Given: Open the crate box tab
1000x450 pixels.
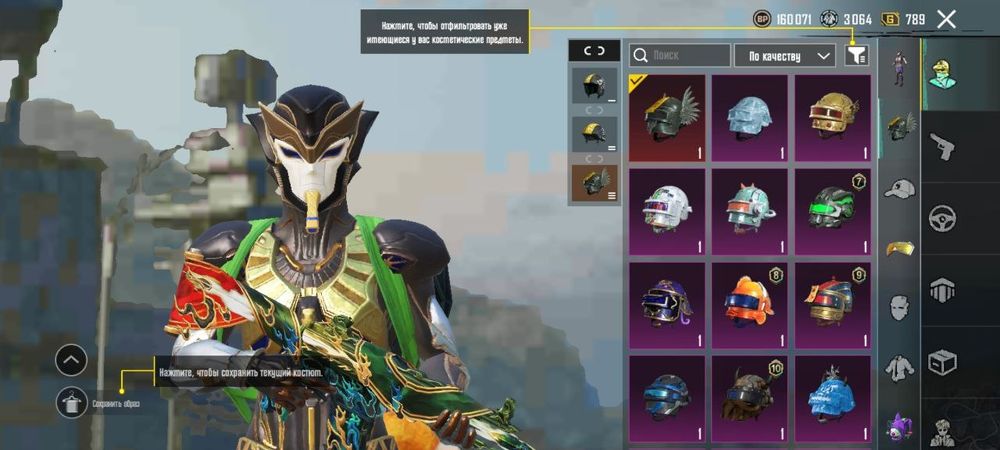Looking at the screenshot, I should (x=942, y=361).
